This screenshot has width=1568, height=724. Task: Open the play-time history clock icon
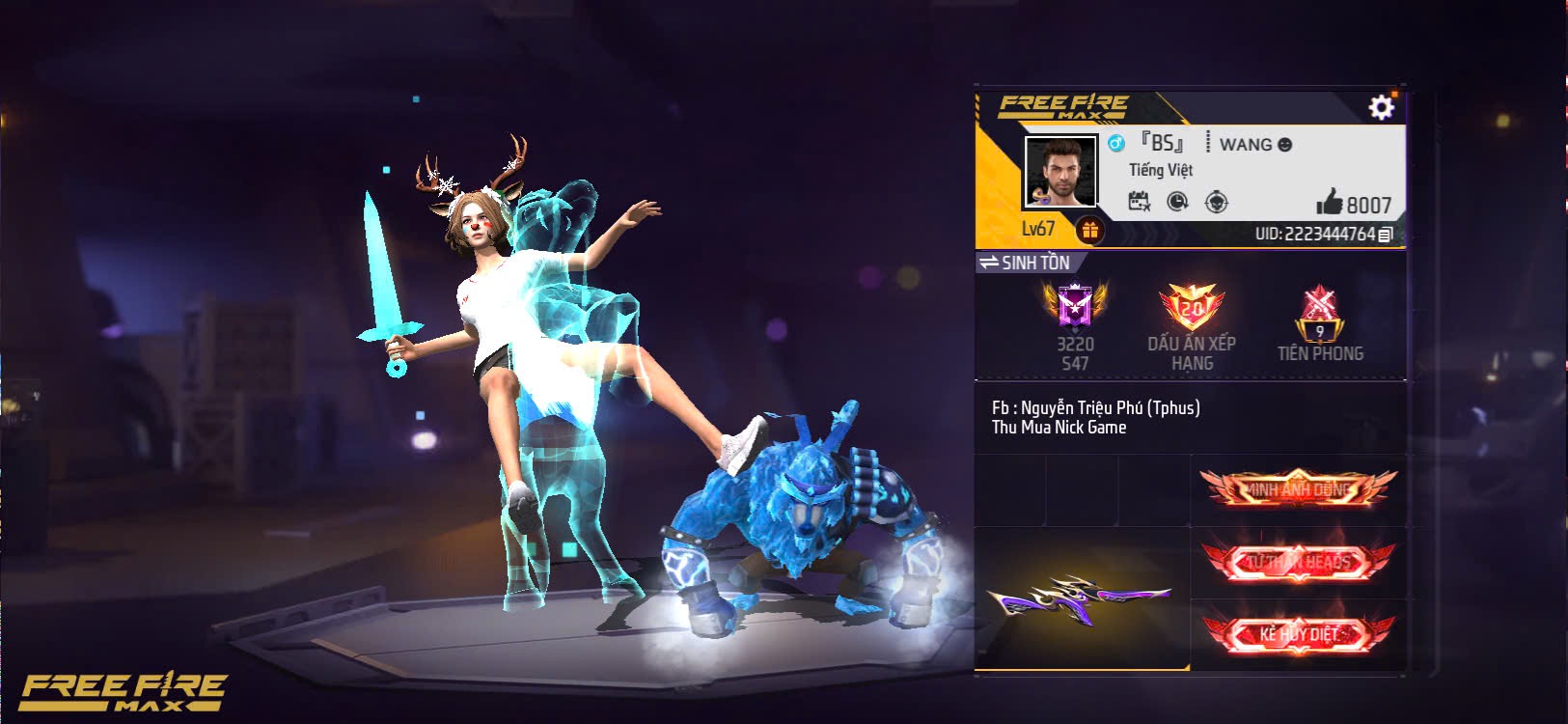1179,199
